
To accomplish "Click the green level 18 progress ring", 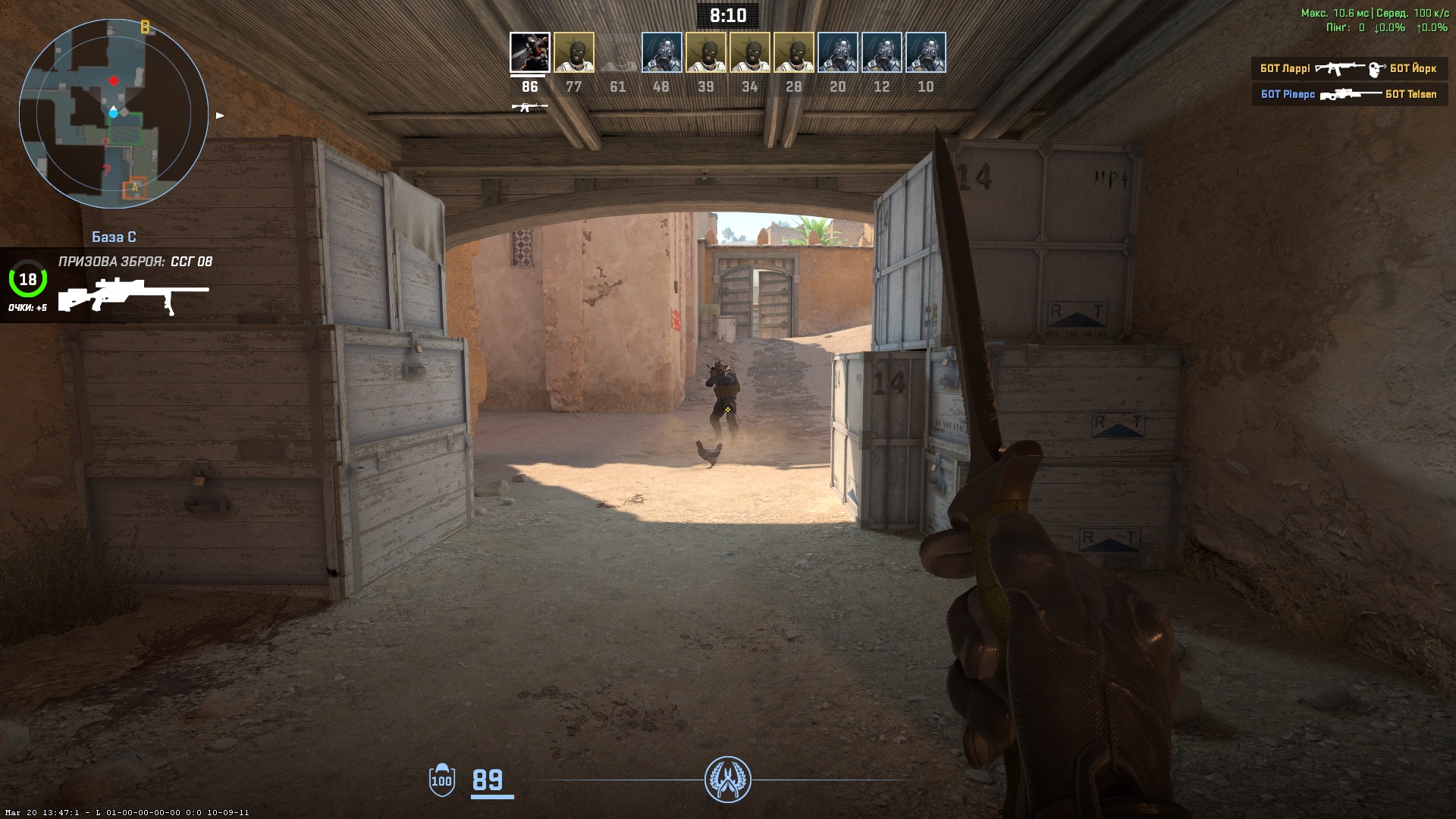I will coord(28,280).
